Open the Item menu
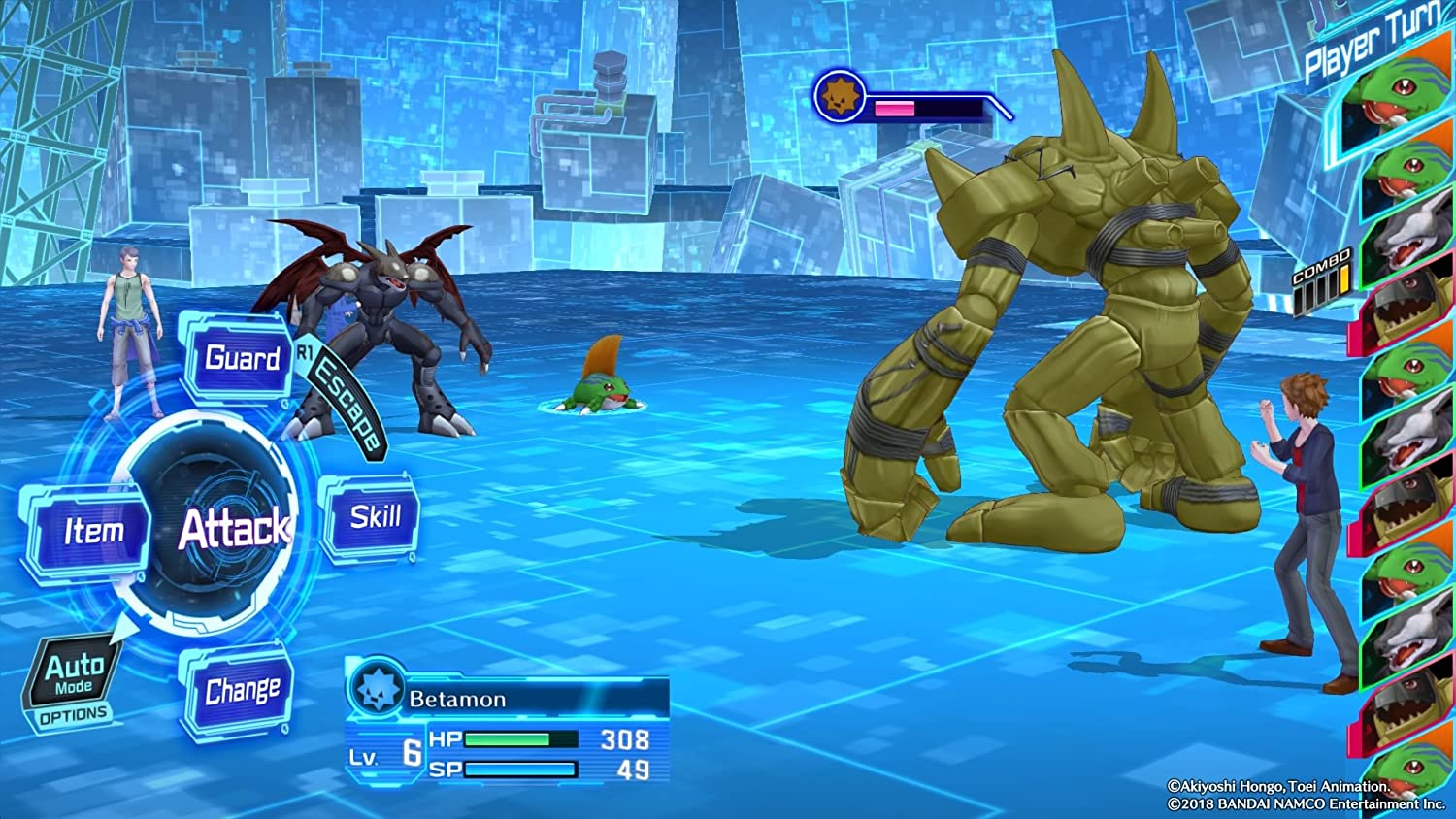1456x819 pixels. tap(91, 532)
